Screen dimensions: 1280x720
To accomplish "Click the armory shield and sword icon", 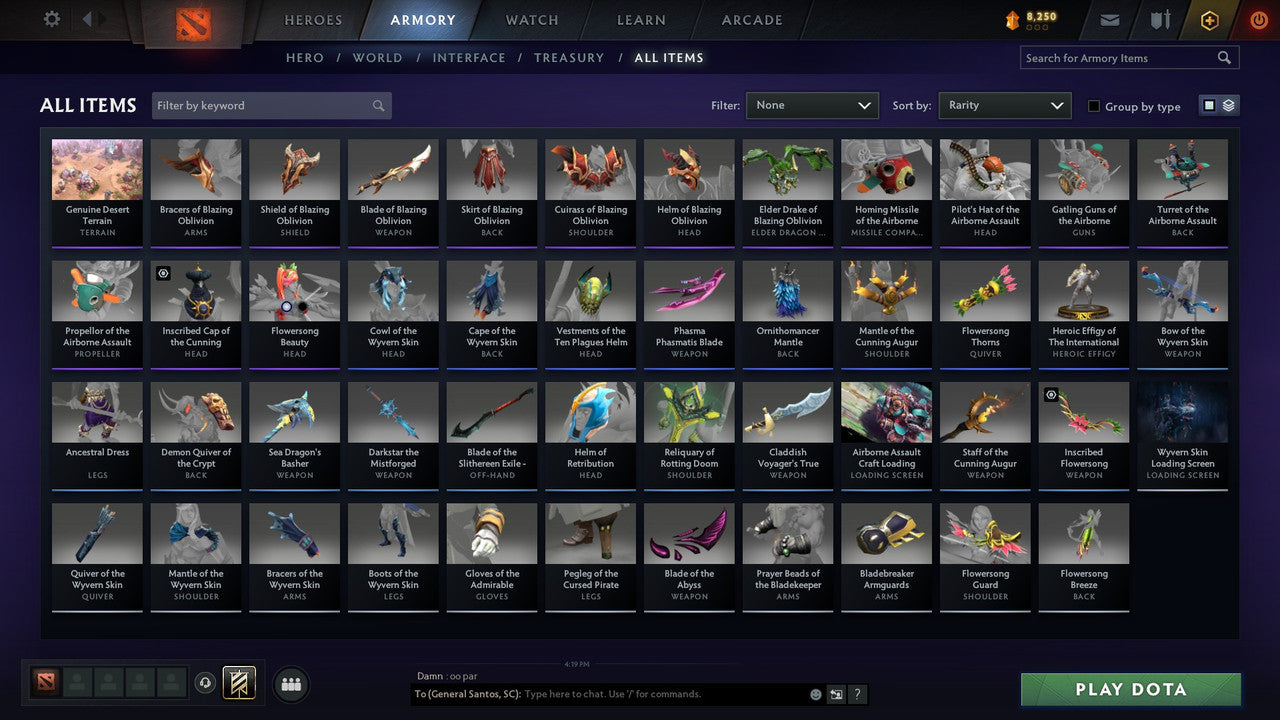I will point(1159,19).
